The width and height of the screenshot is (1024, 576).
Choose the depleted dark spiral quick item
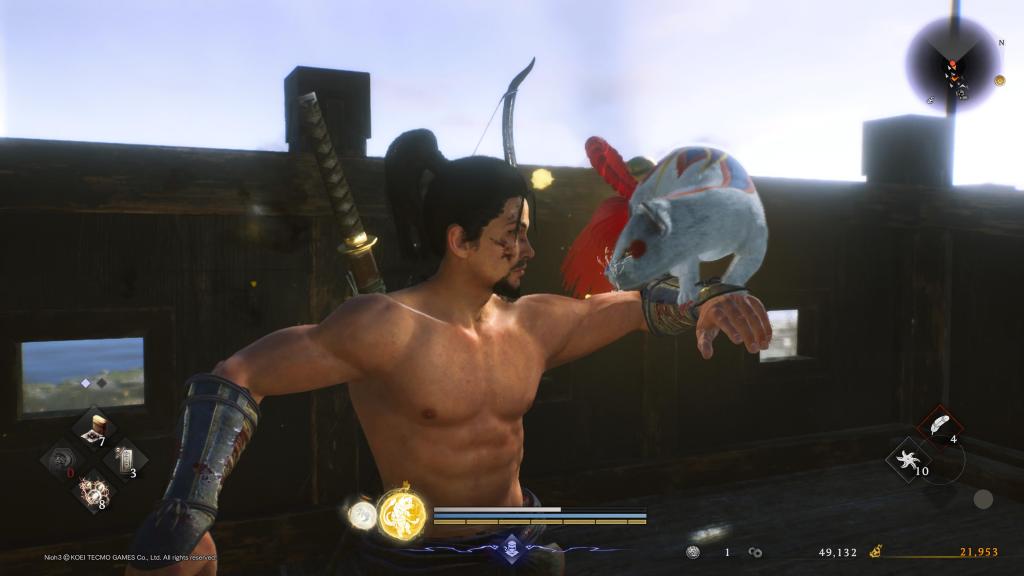click(x=62, y=461)
